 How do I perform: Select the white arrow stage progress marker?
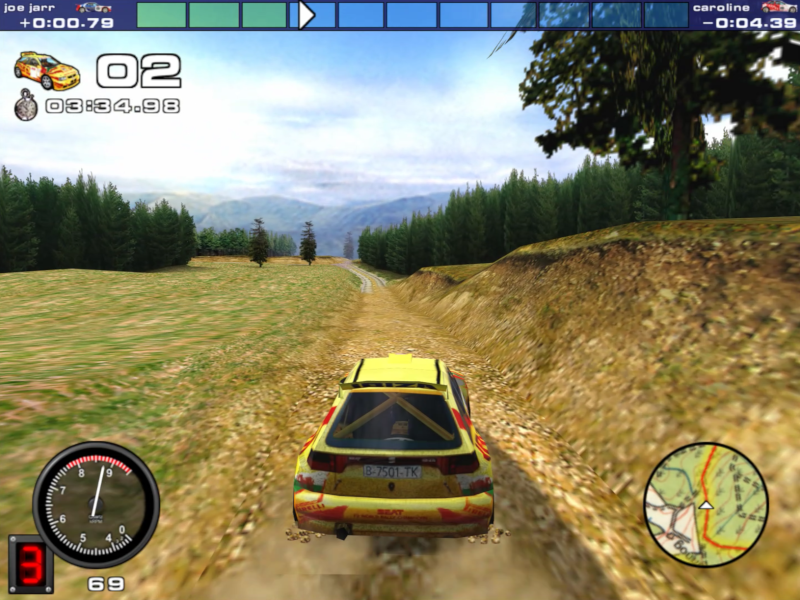click(x=306, y=15)
